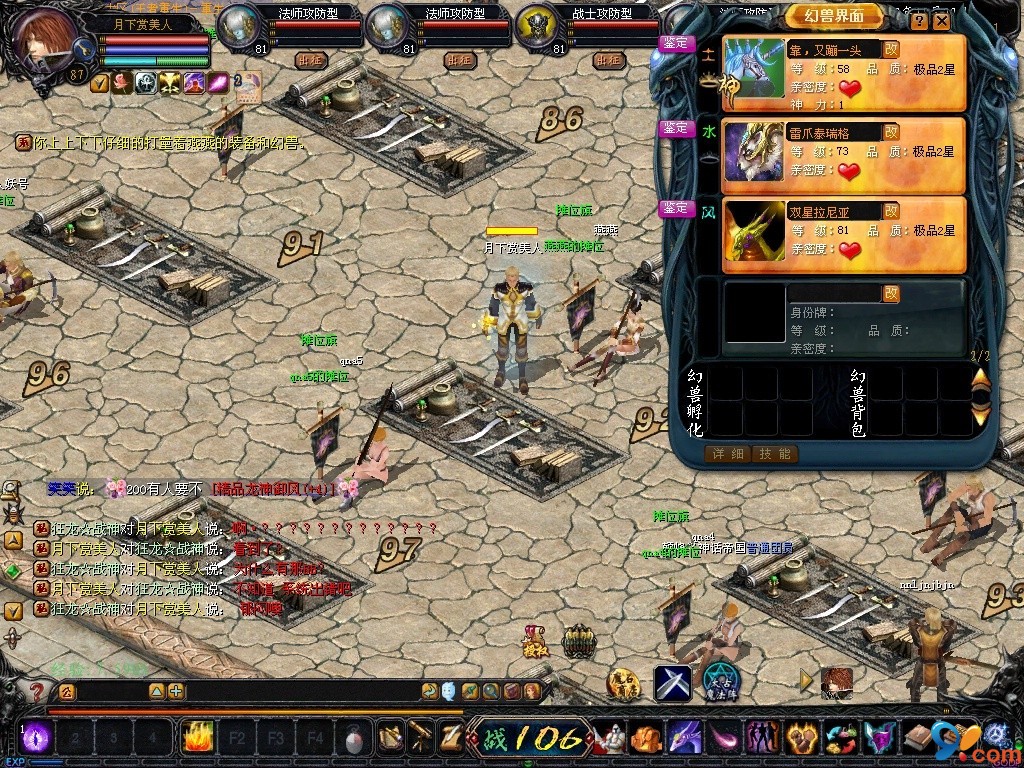Click the 详细 details button
Screen dimensions: 1024x768
727,454
